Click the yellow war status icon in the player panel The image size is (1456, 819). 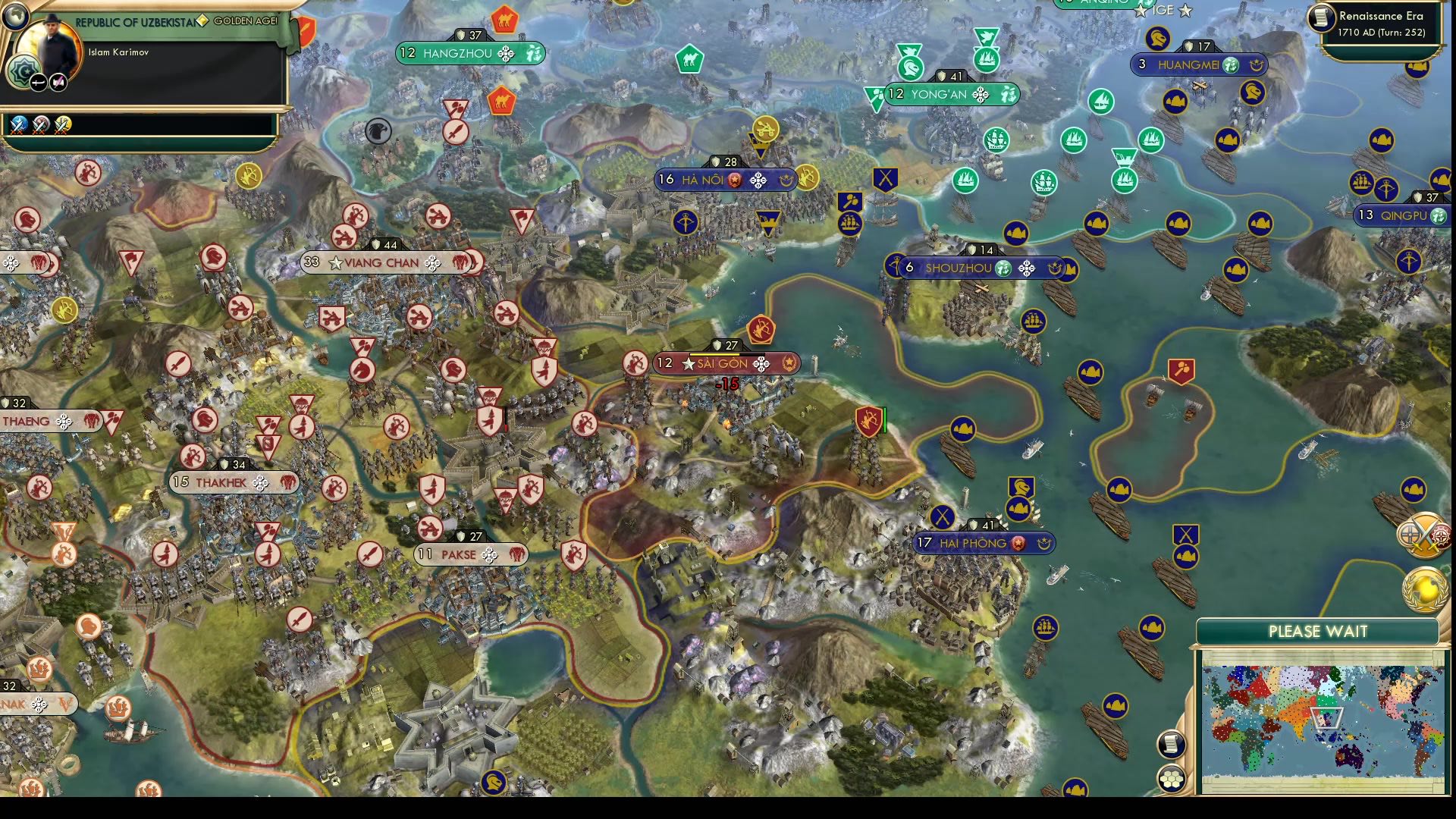62,124
